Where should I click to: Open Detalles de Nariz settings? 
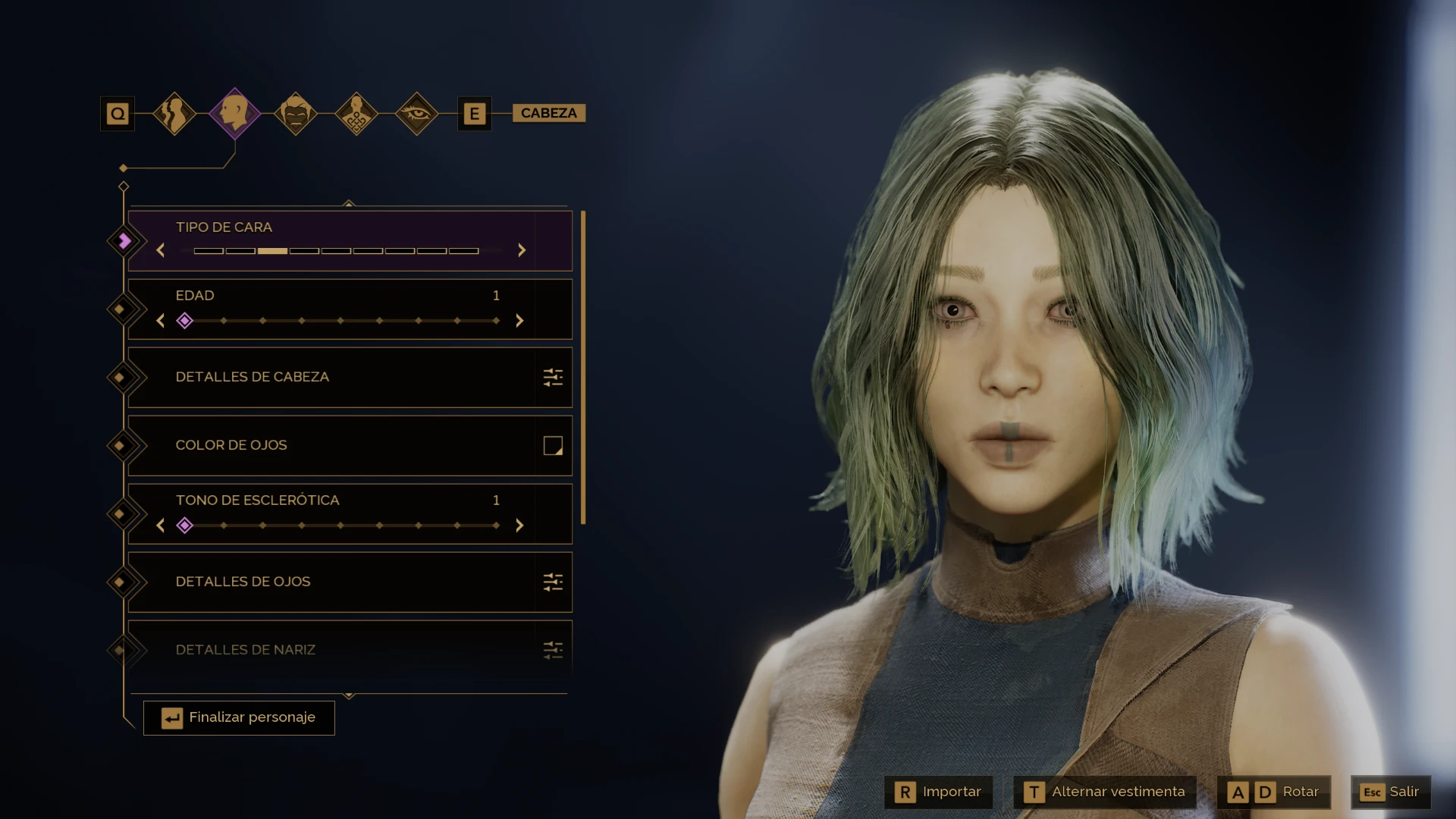click(553, 650)
